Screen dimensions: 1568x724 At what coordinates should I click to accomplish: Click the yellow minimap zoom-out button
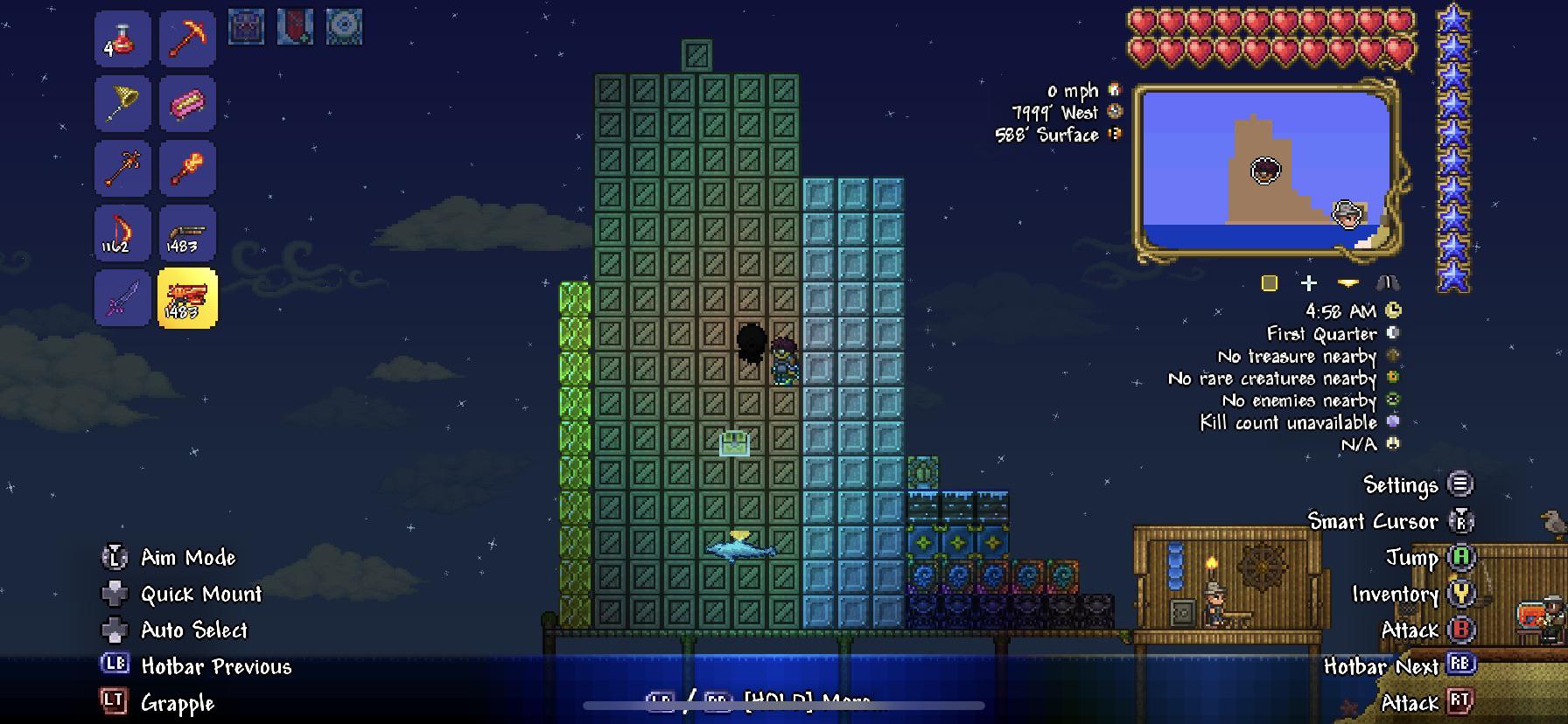pos(1348,283)
